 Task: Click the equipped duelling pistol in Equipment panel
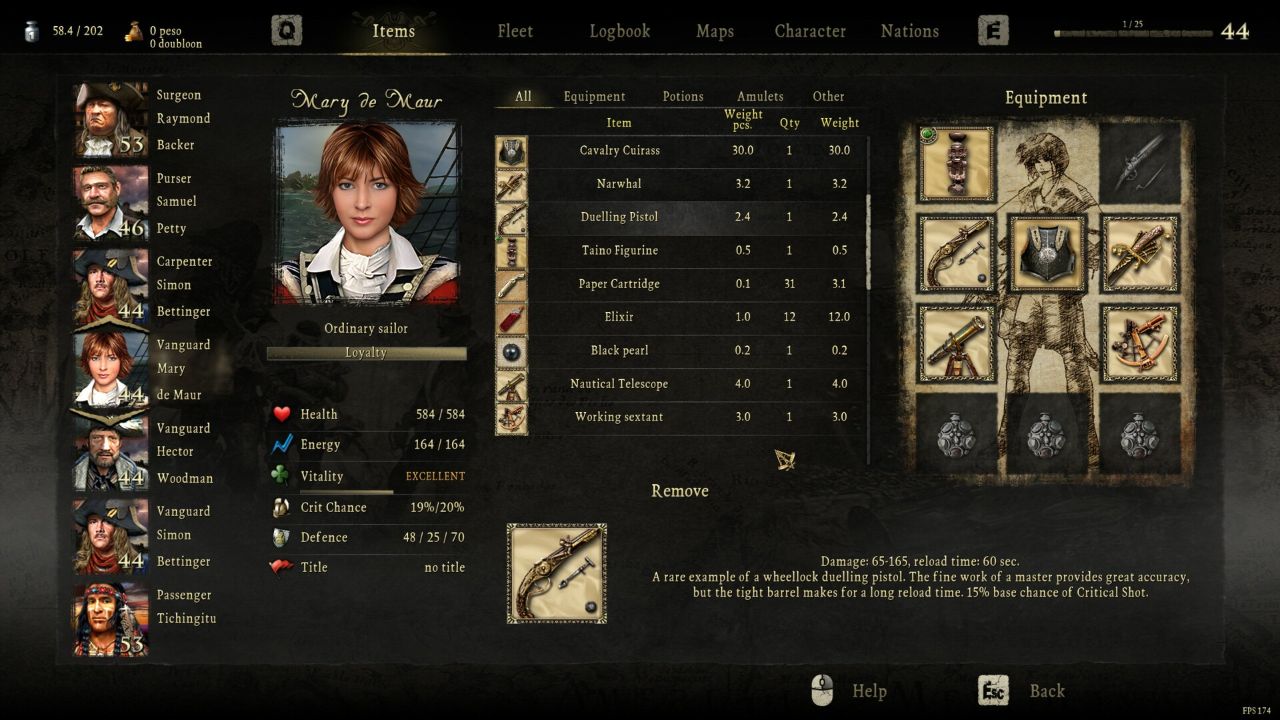click(x=956, y=251)
